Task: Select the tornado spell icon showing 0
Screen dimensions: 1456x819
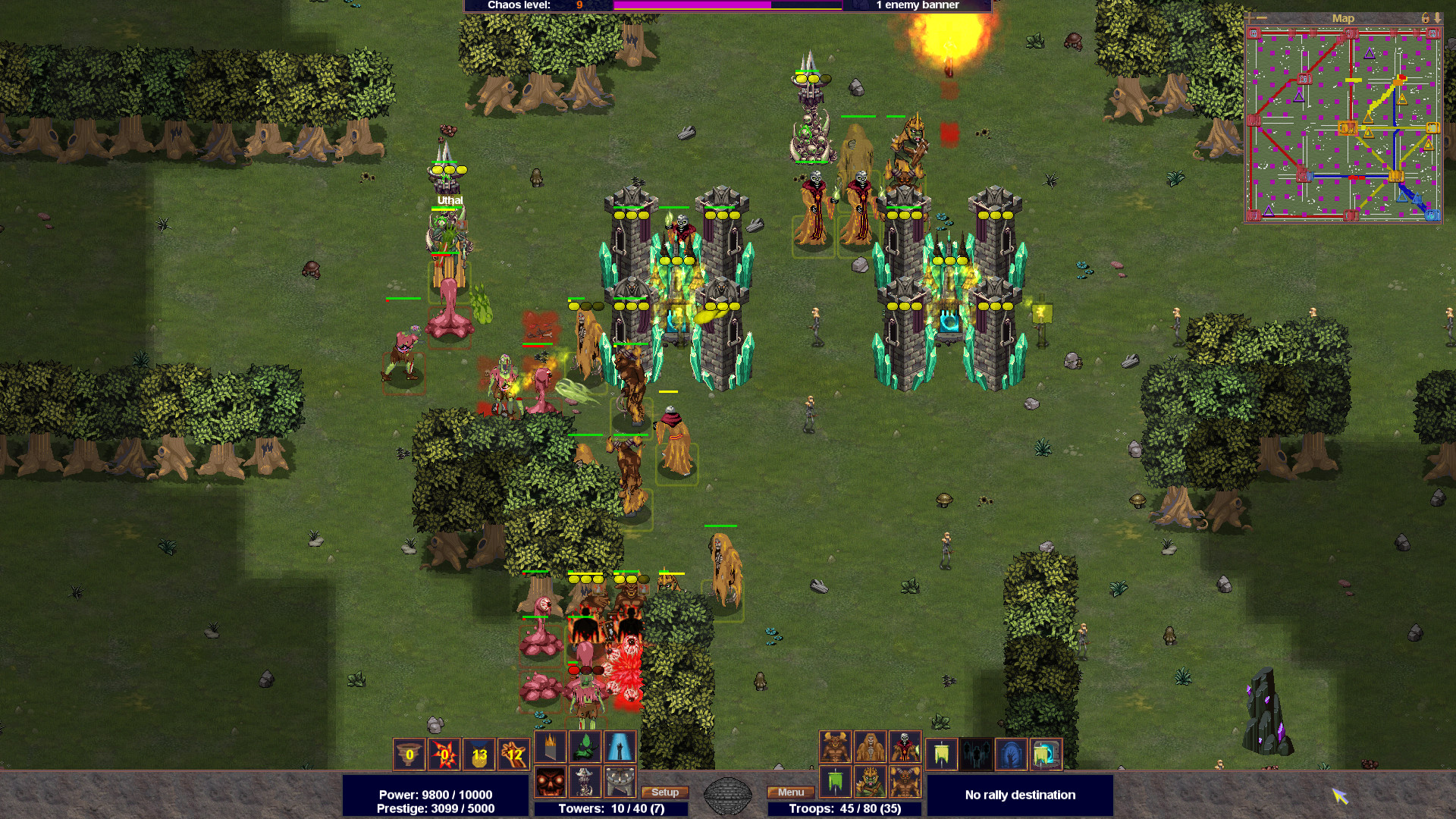Action: tap(407, 755)
